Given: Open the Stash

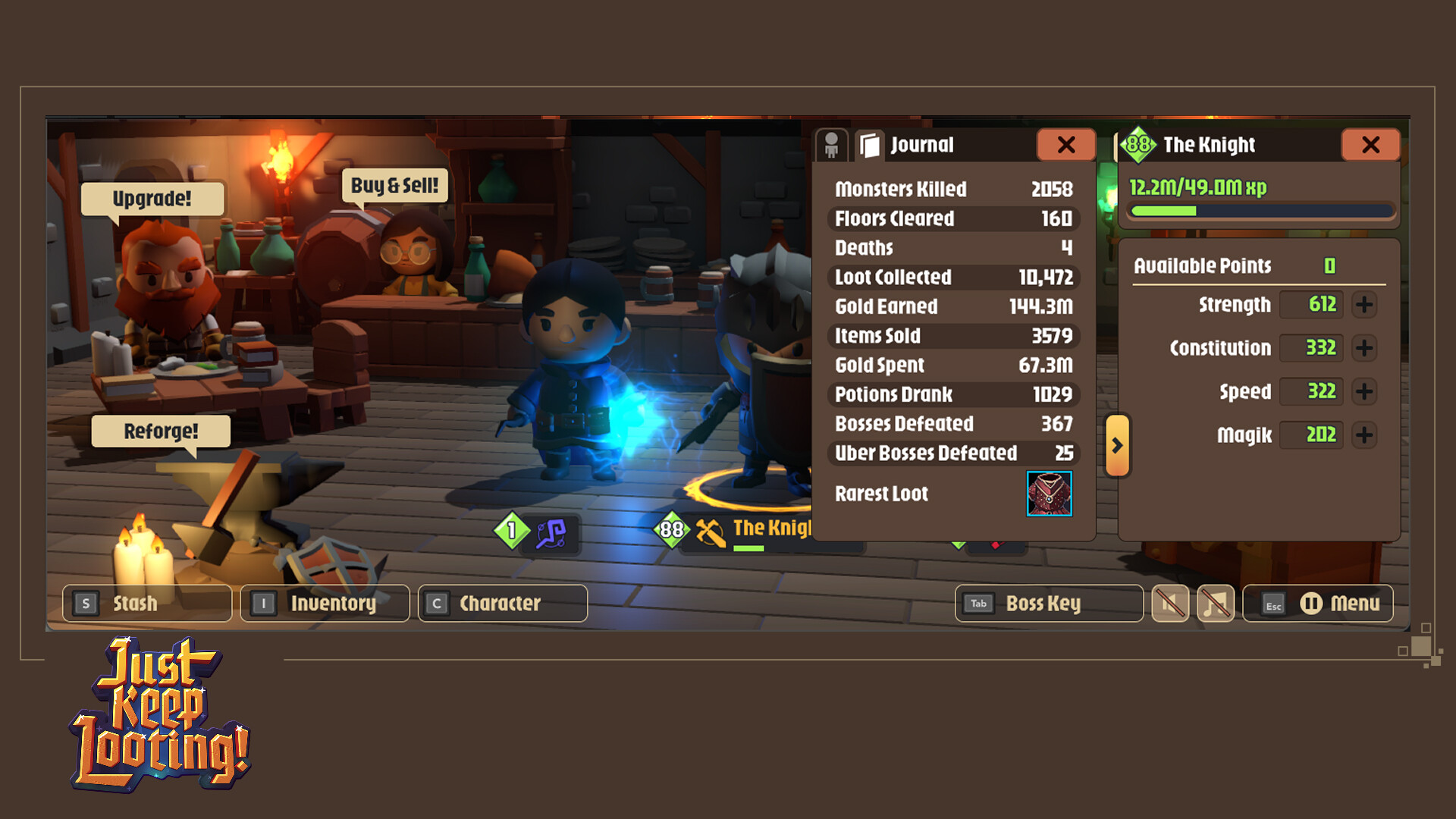Looking at the screenshot, I should click(146, 603).
